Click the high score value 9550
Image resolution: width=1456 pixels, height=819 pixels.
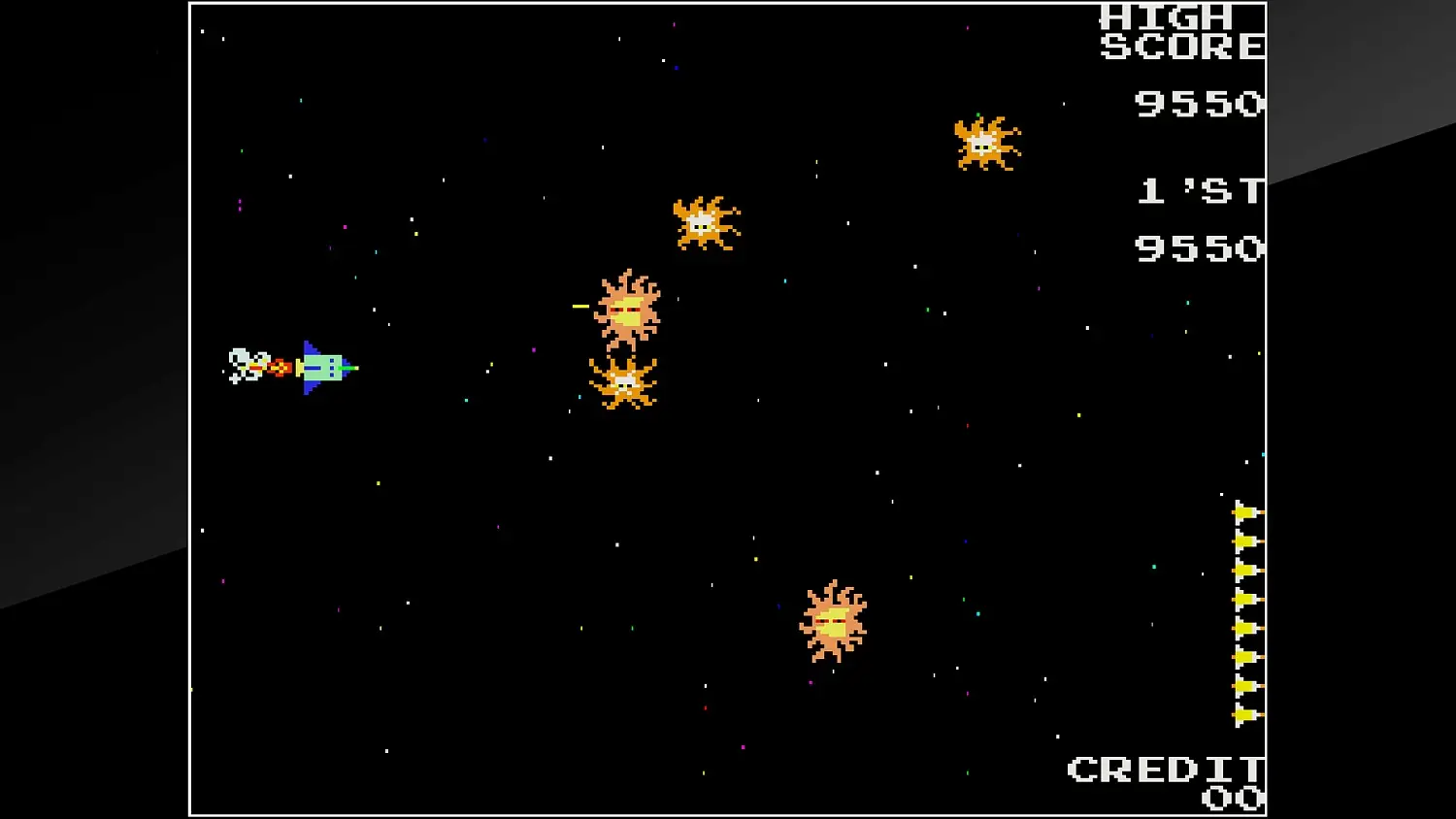tap(1199, 105)
